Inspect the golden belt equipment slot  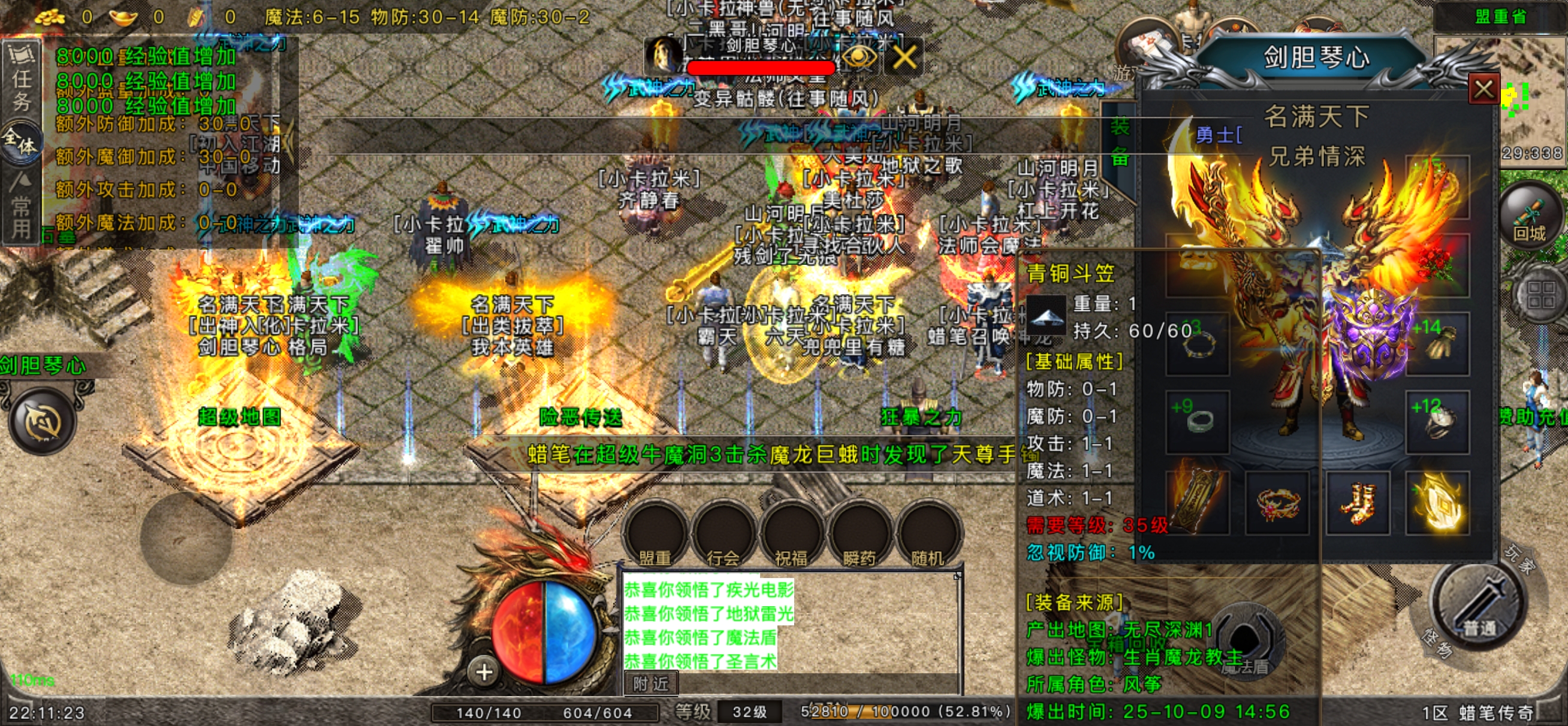point(1277,502)
